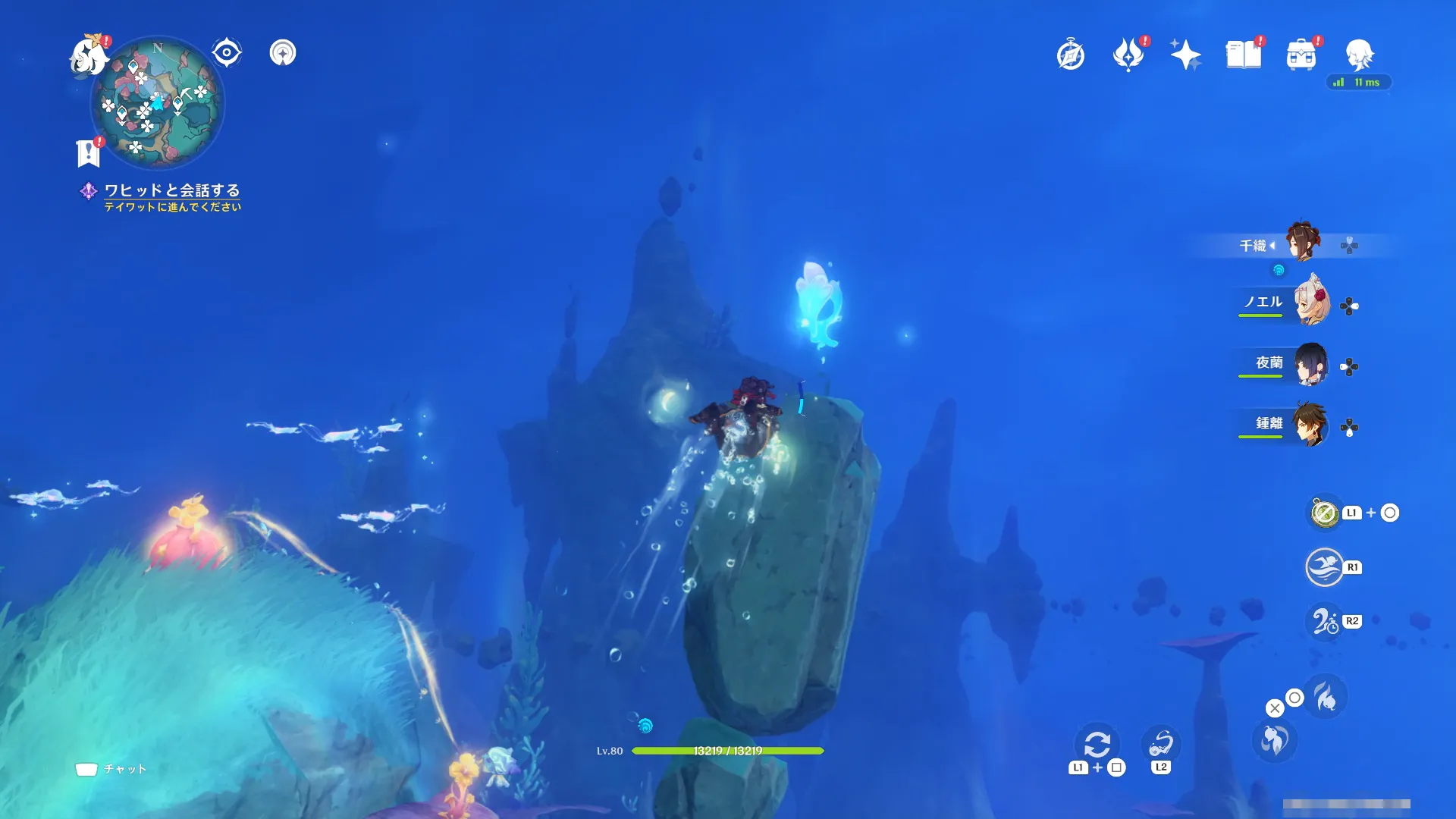Use the green compass gadget
1456x819 pixels.
pyautogui.click(x=1325, y=513)
